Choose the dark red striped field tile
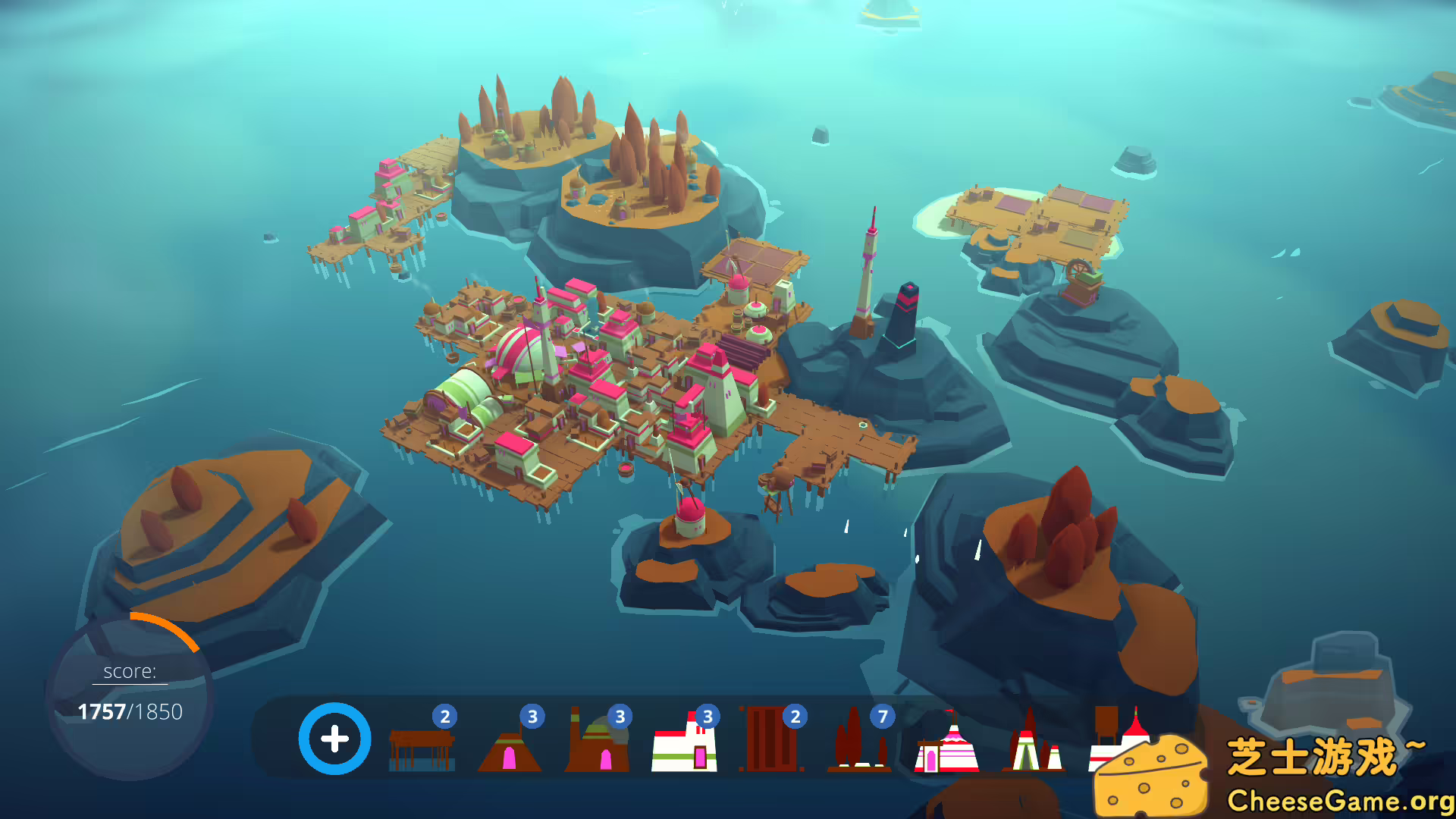The width and height of the screenshot is (1456, 819). tap(771, 740)
